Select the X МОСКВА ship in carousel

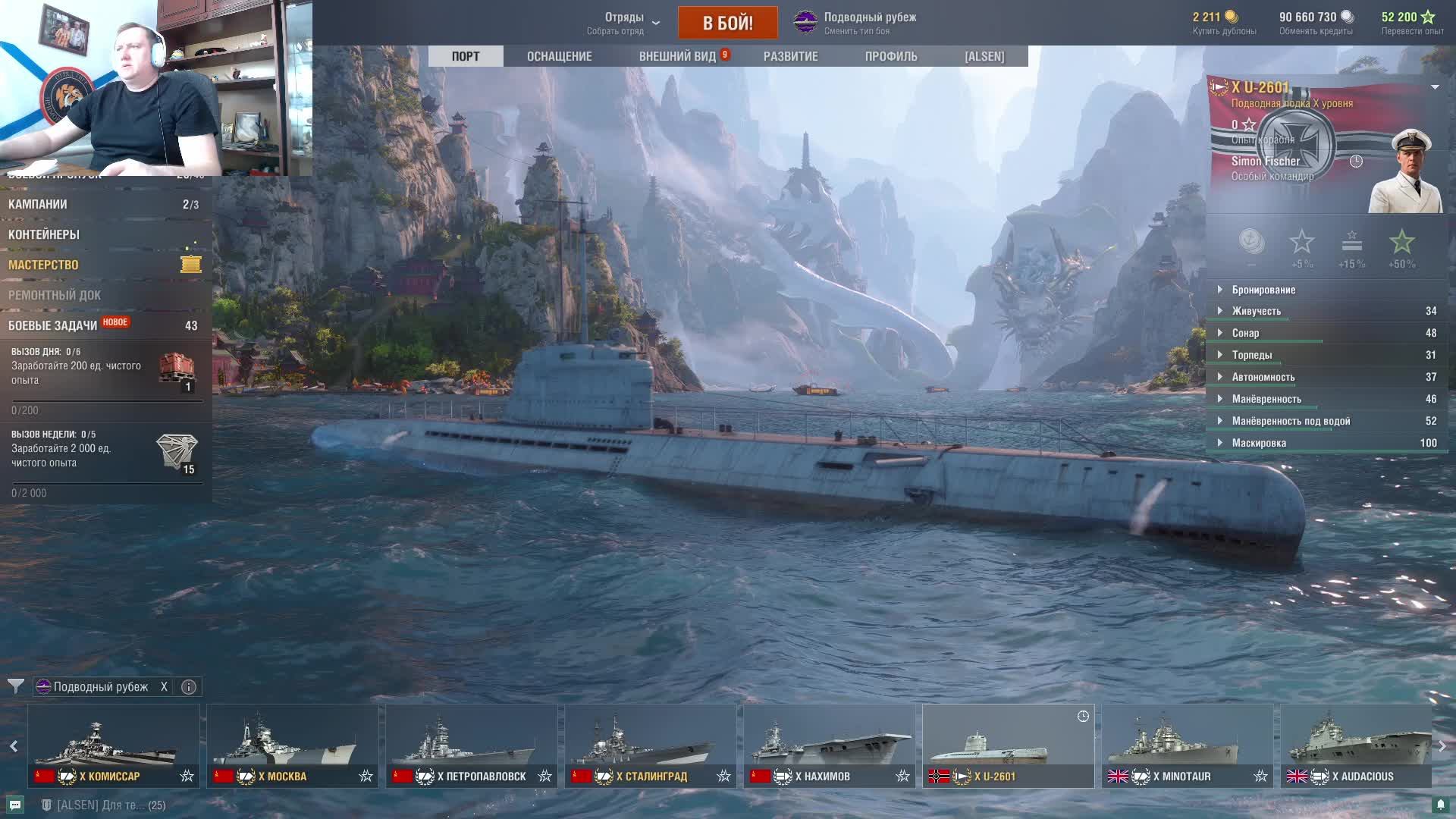point(292,745)
